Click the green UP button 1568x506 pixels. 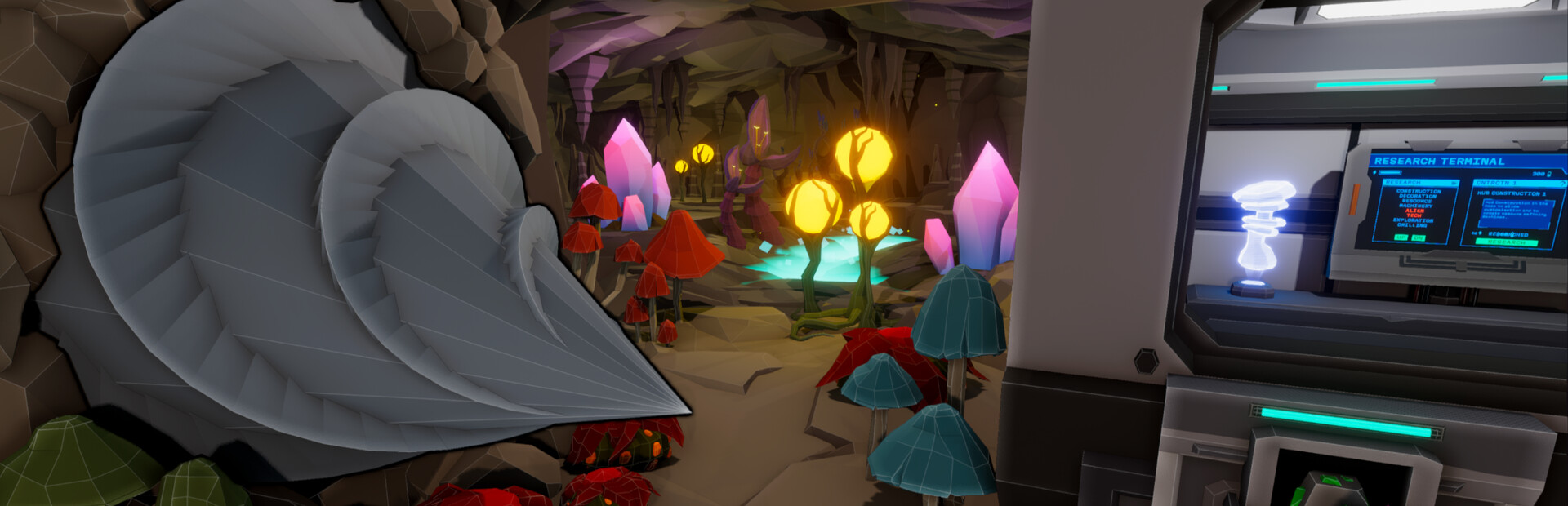(x=1401, y=237)
